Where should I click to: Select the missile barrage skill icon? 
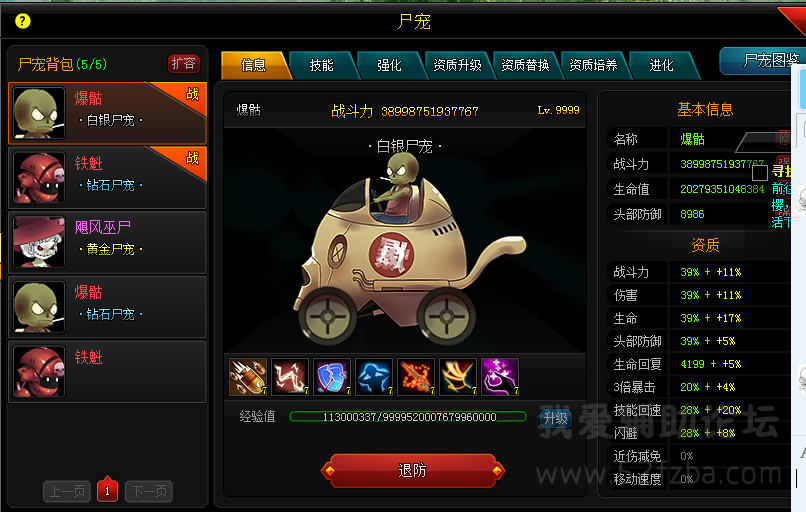247,377
